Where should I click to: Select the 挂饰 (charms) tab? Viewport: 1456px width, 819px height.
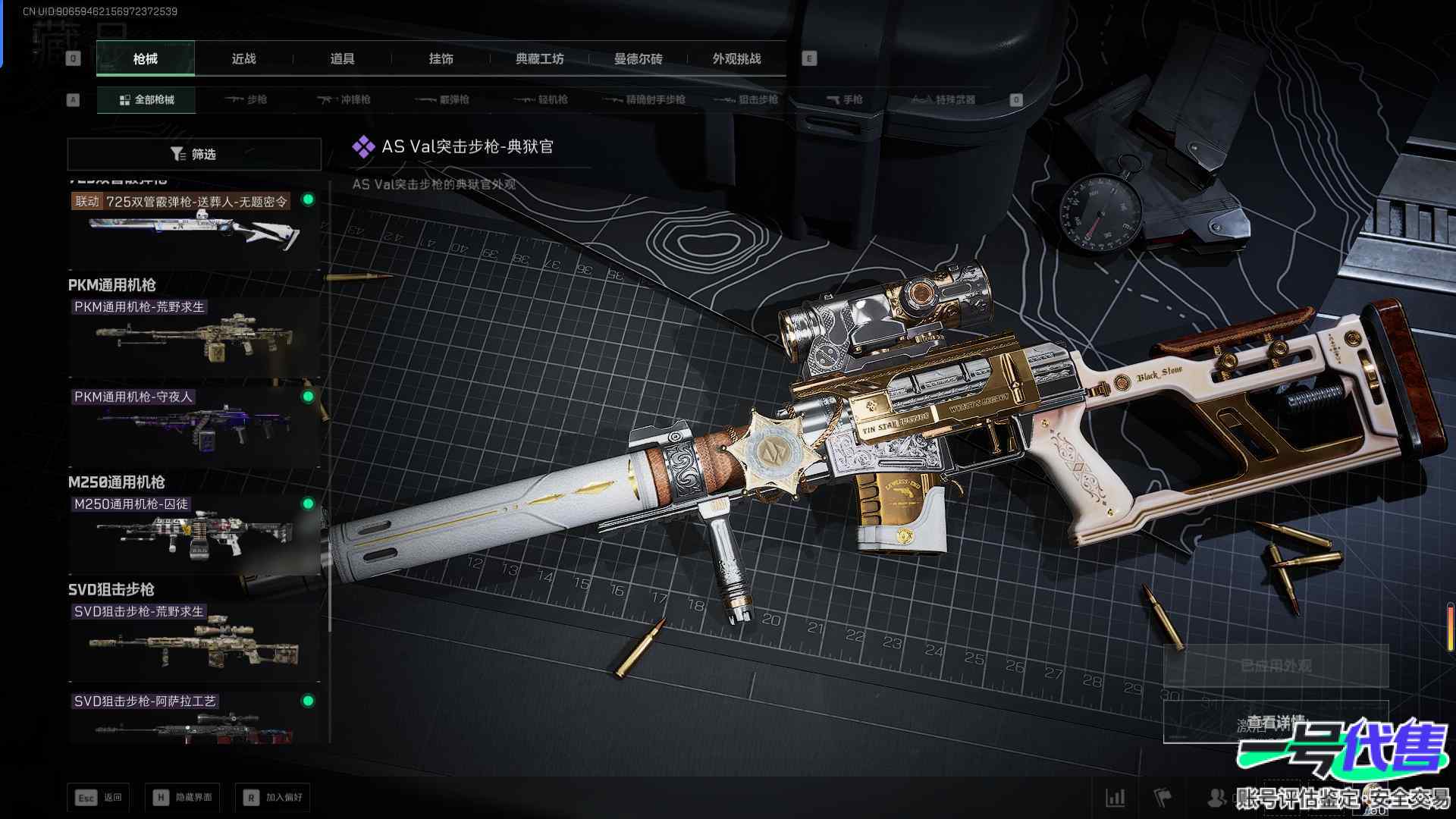click(441, 58)
